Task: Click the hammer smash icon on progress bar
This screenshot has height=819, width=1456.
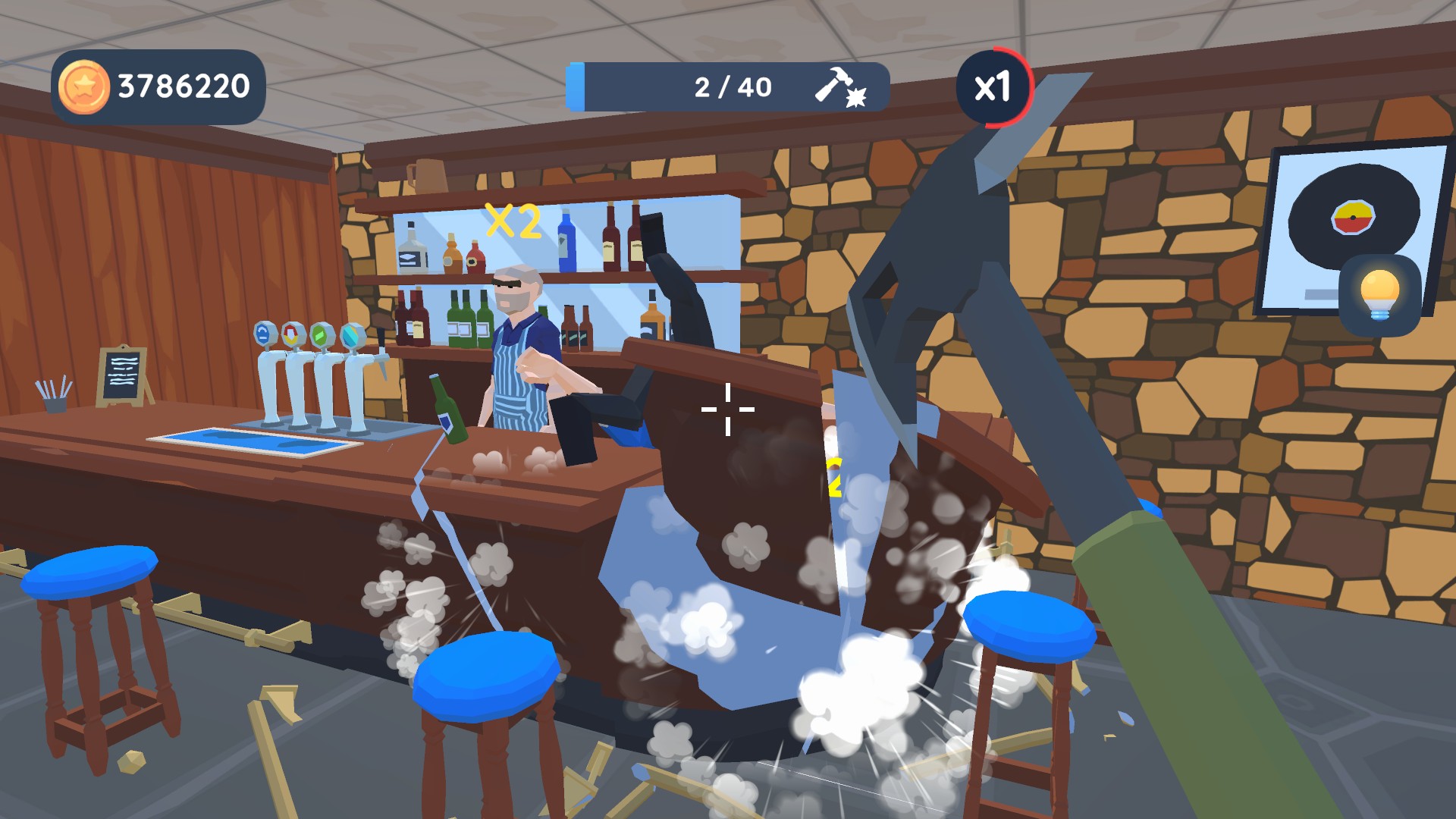Action: pyautogui.click(x=842, y=87)
